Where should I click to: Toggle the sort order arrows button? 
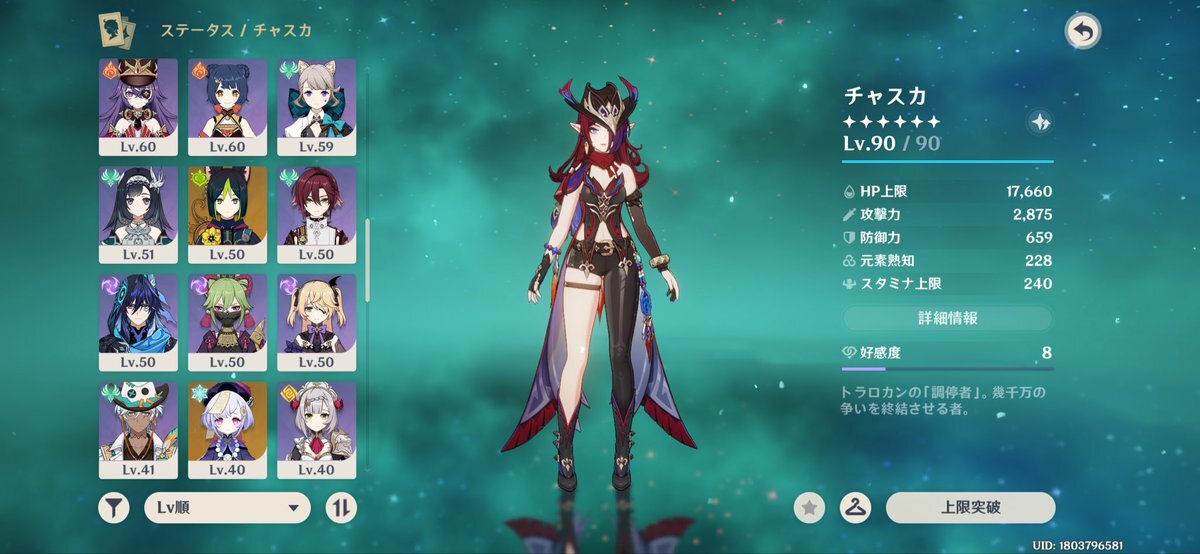(341, 507)
